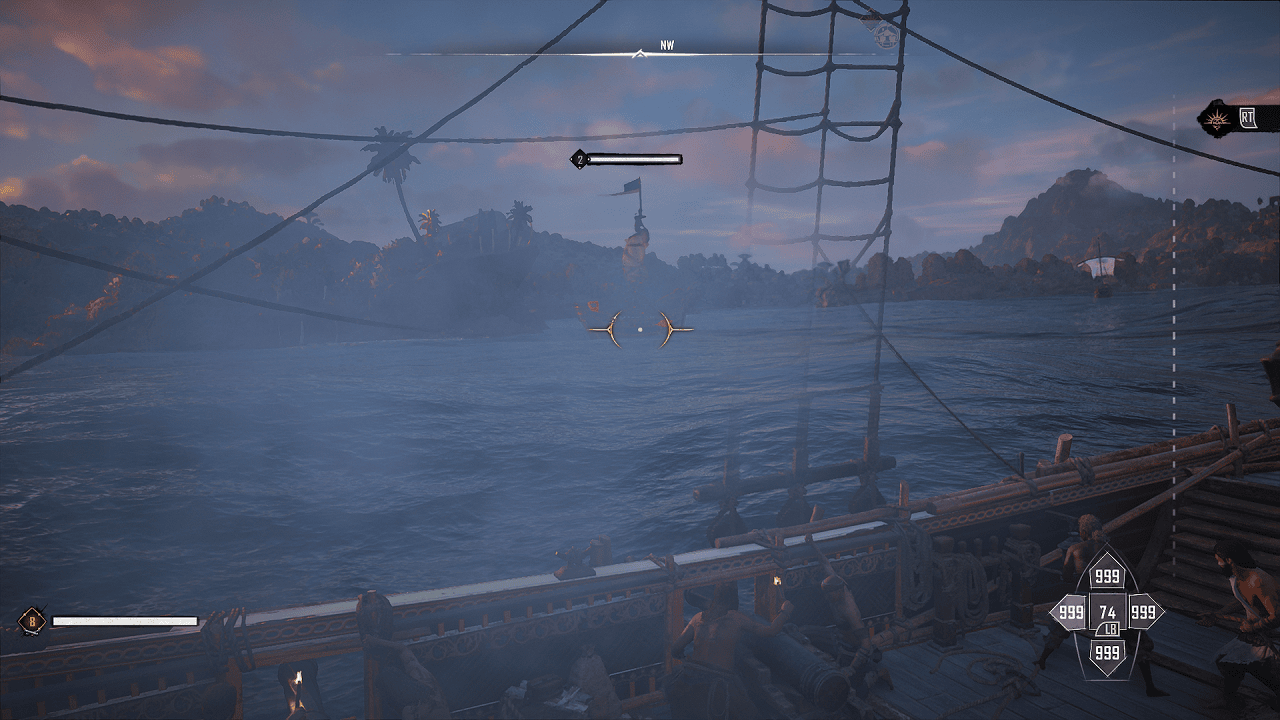Image resolution: width=1280 pixels, height=720 pixels.
Task: Click the NW compass heading bar
Action: tap(640, 52)
